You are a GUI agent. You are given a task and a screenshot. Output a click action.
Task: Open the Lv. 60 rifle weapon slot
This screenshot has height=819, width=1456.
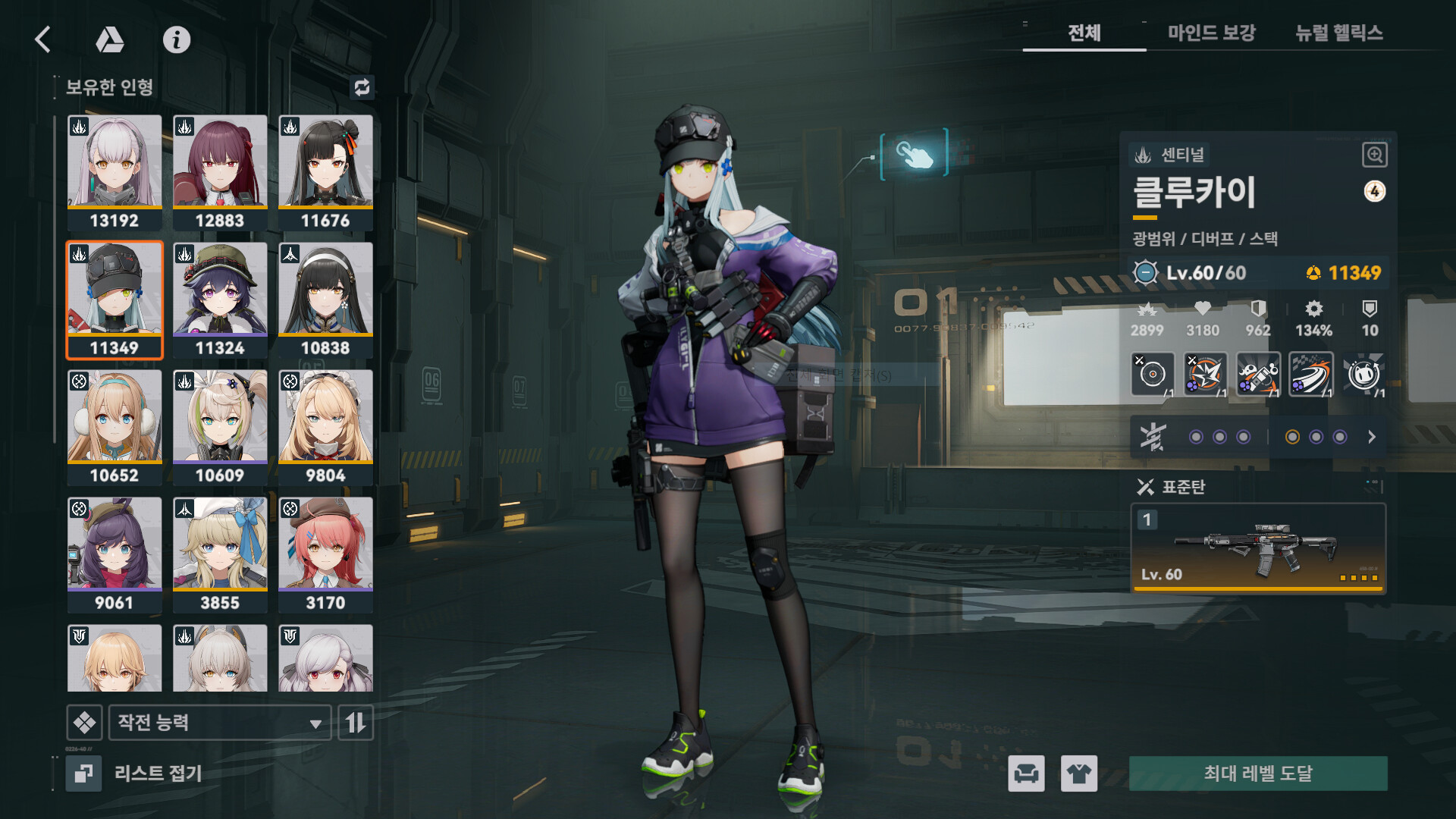[x=1258, y=548]
